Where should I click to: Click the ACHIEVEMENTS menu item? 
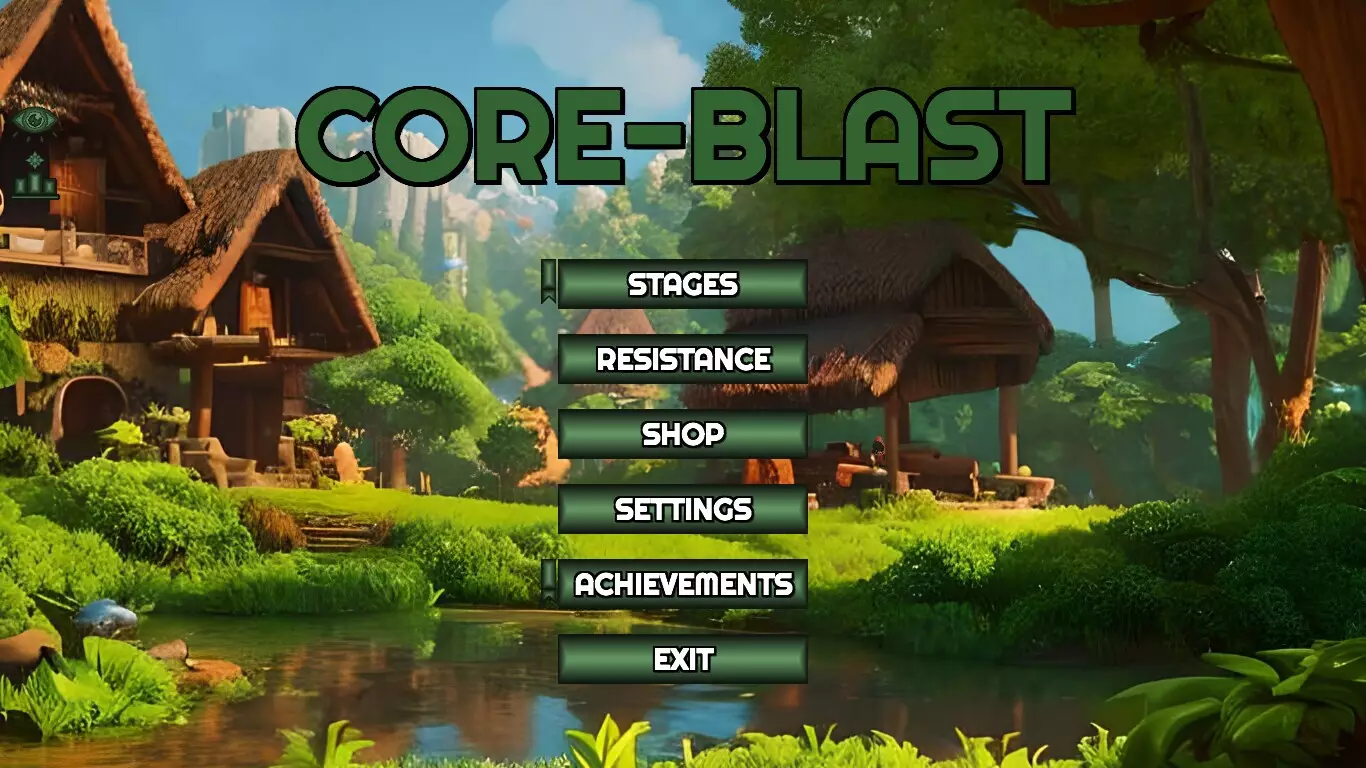point(683,581)
